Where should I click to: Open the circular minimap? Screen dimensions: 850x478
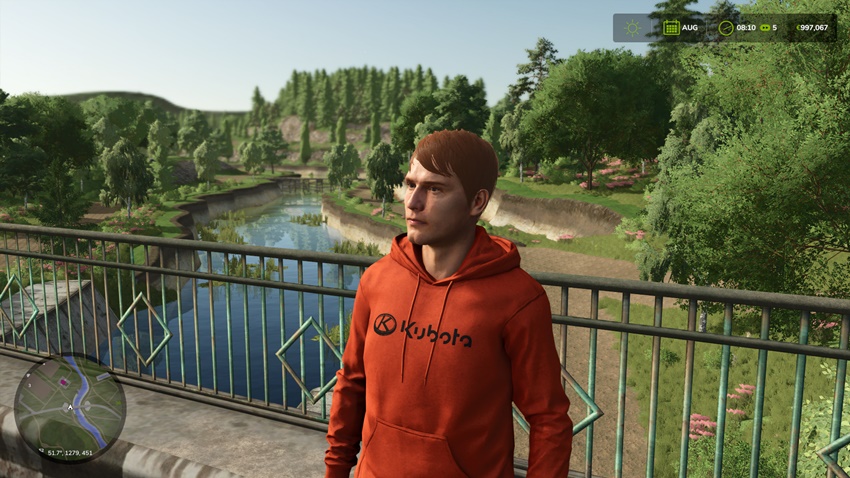tap(69, 407)
